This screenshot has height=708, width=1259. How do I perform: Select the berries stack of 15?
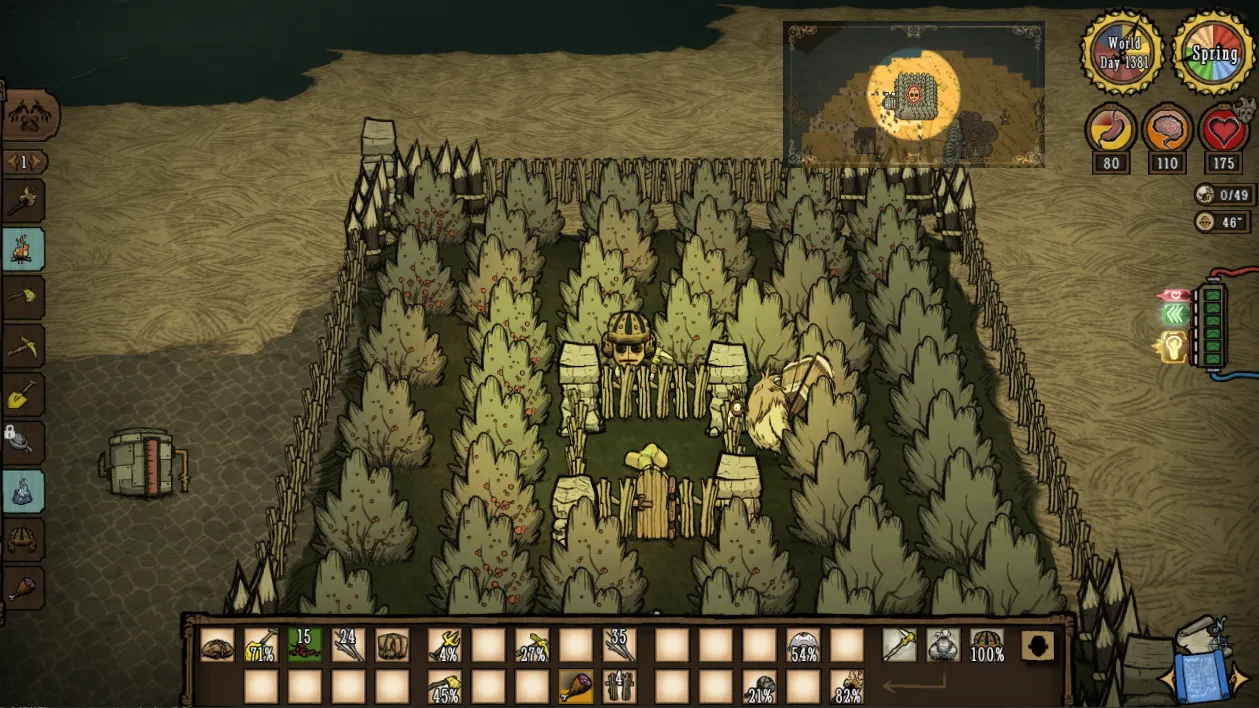(x=305, y=645)
